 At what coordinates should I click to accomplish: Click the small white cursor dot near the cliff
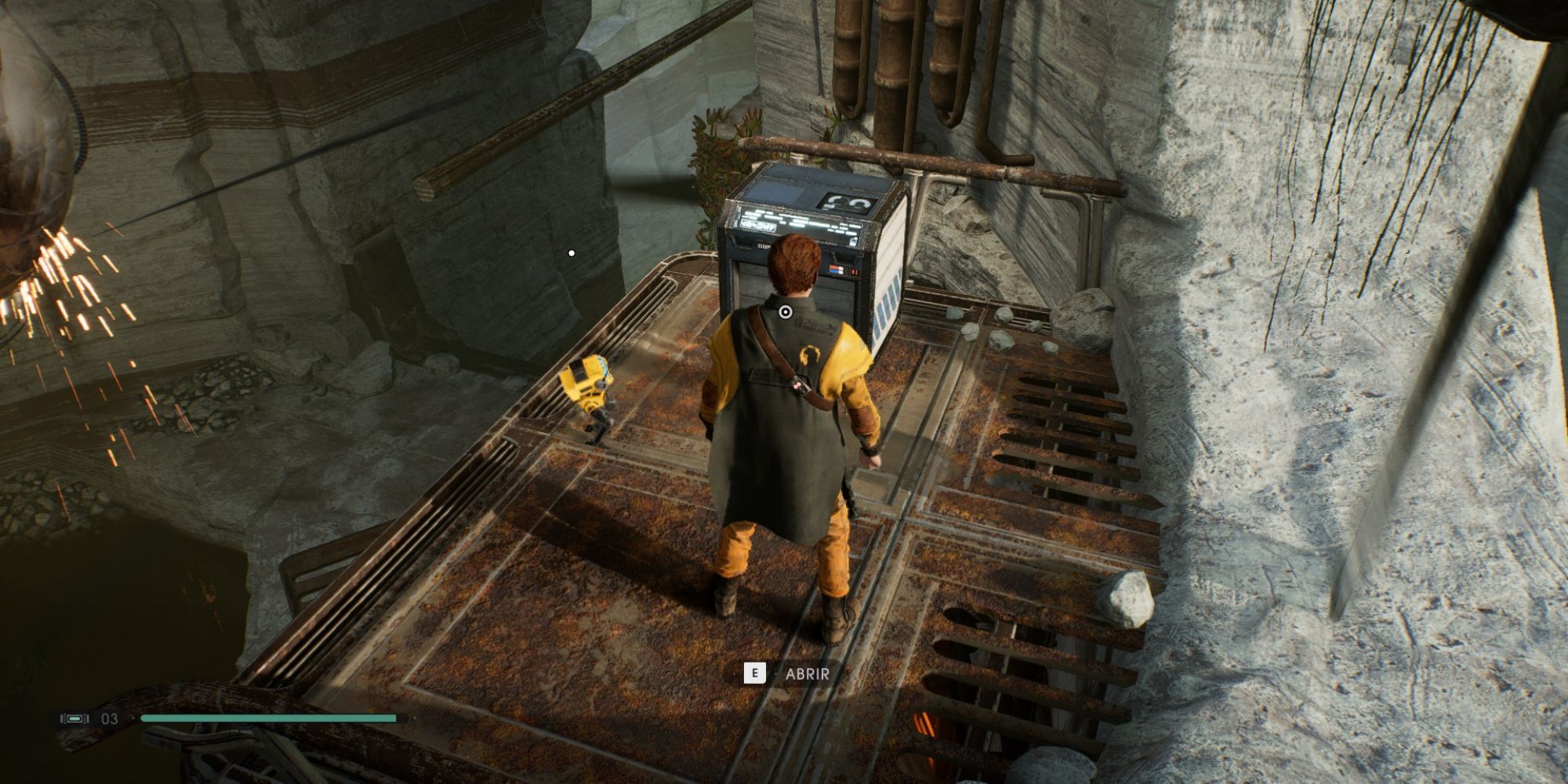[570, 252]
